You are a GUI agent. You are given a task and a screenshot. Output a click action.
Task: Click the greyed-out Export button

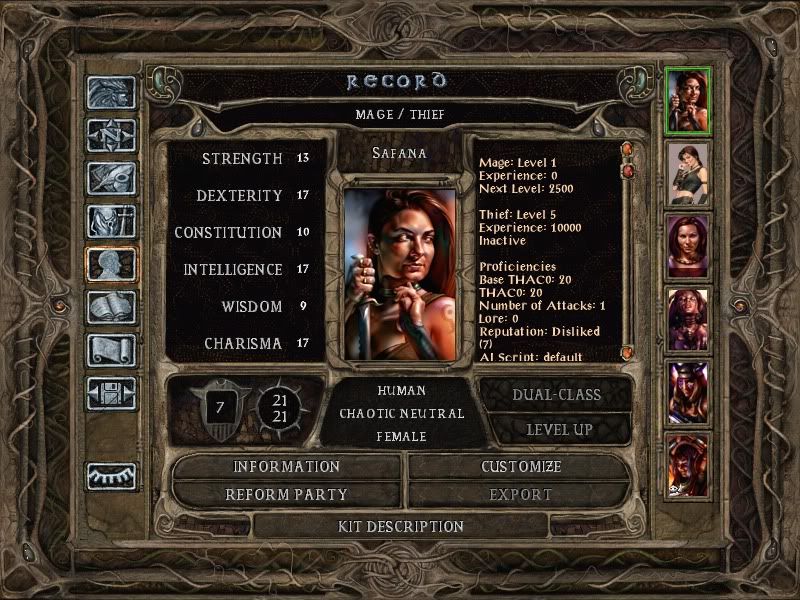tap(520, 495)
